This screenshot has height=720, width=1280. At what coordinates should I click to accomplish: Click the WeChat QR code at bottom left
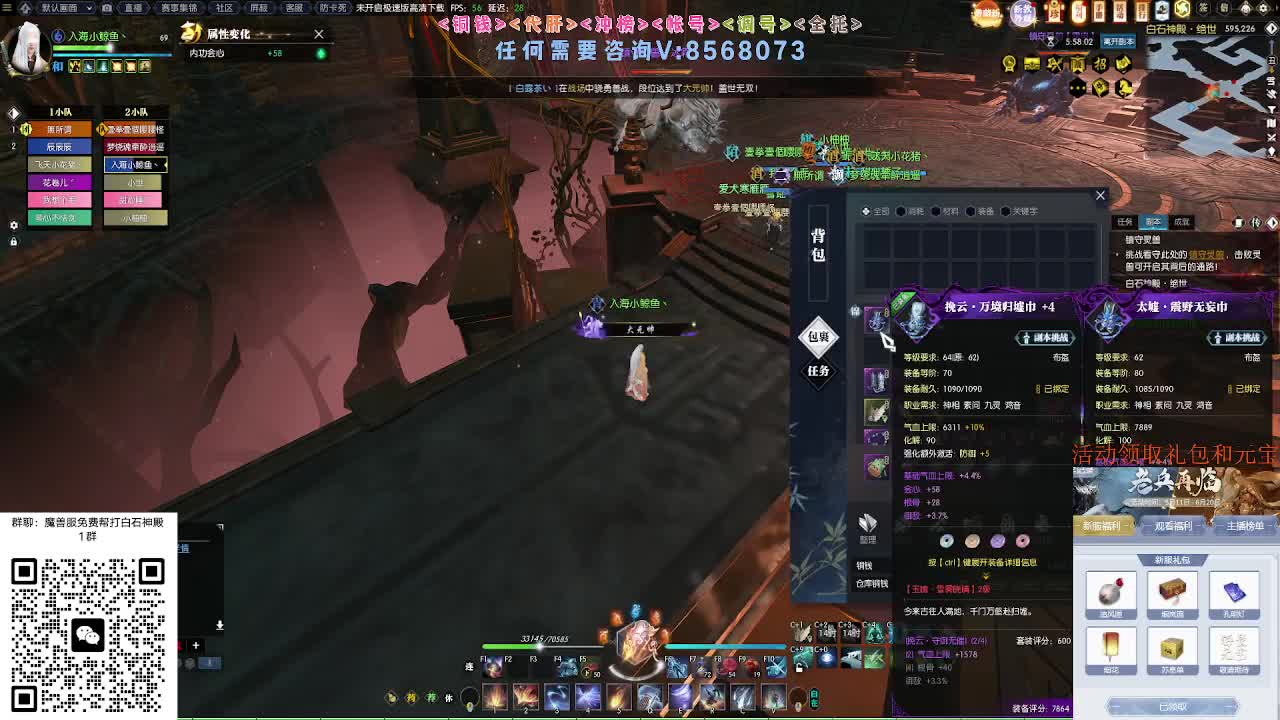pyautogui.click(x=90, y=635)
